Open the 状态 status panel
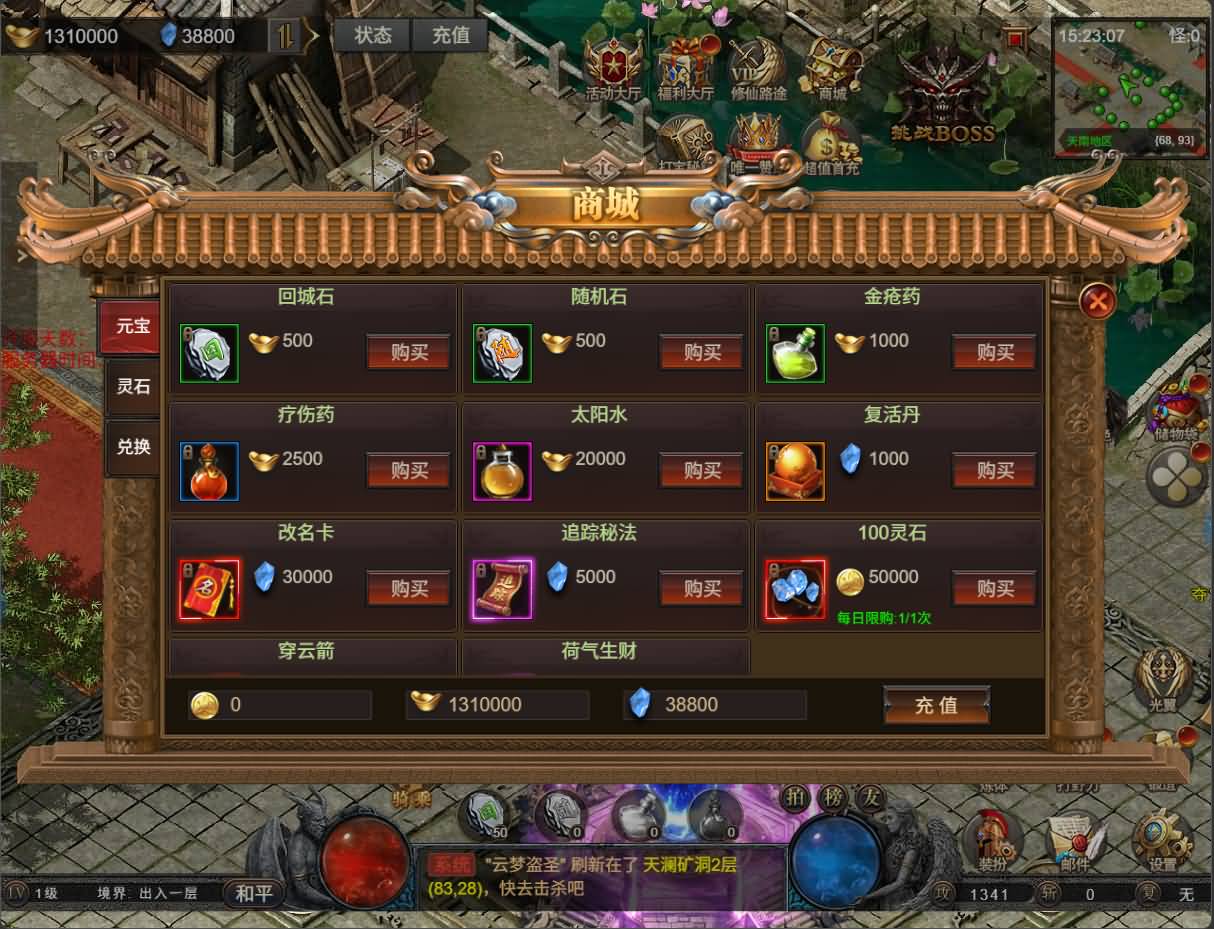 pos(373,35)
